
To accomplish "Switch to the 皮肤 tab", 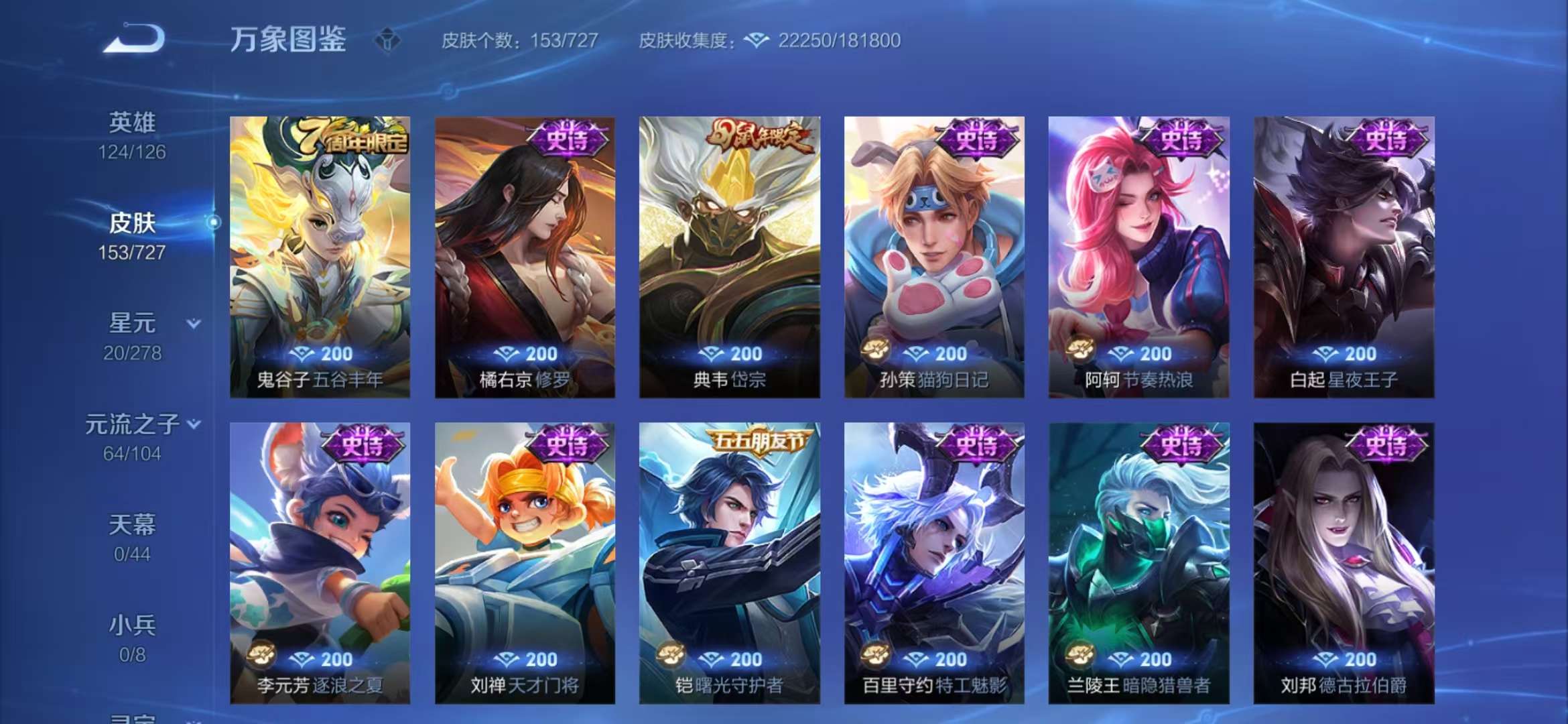I will click(x=133, y=223).
